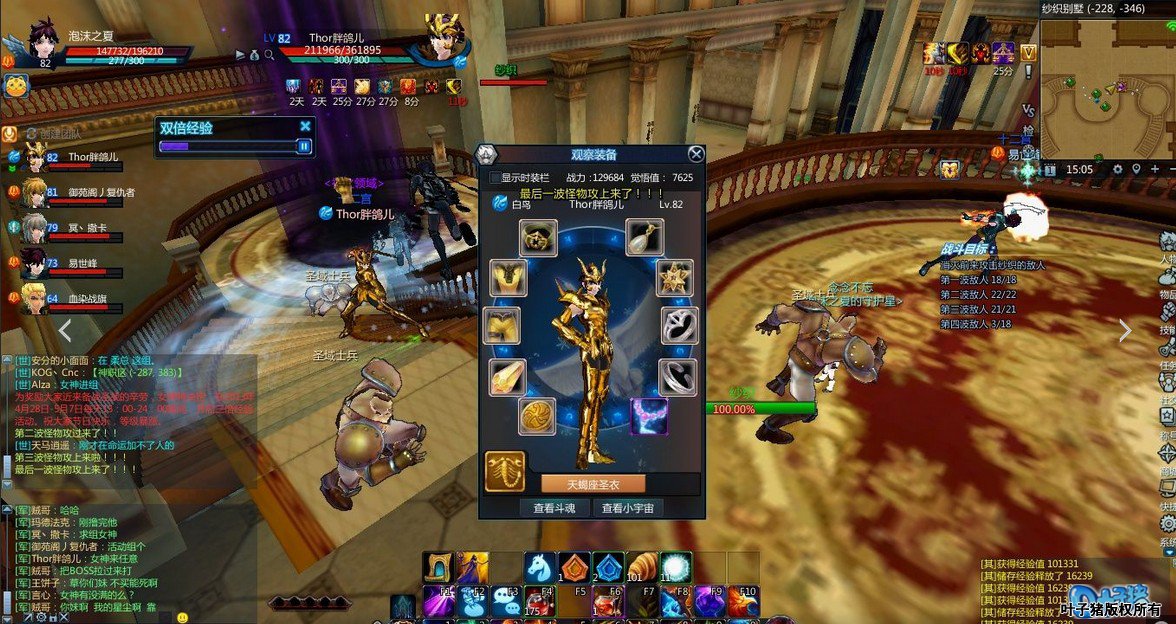This screenshot has height=624, width=1176.
Task: Inspect the round golden shield slot
Action: [537, 416]
